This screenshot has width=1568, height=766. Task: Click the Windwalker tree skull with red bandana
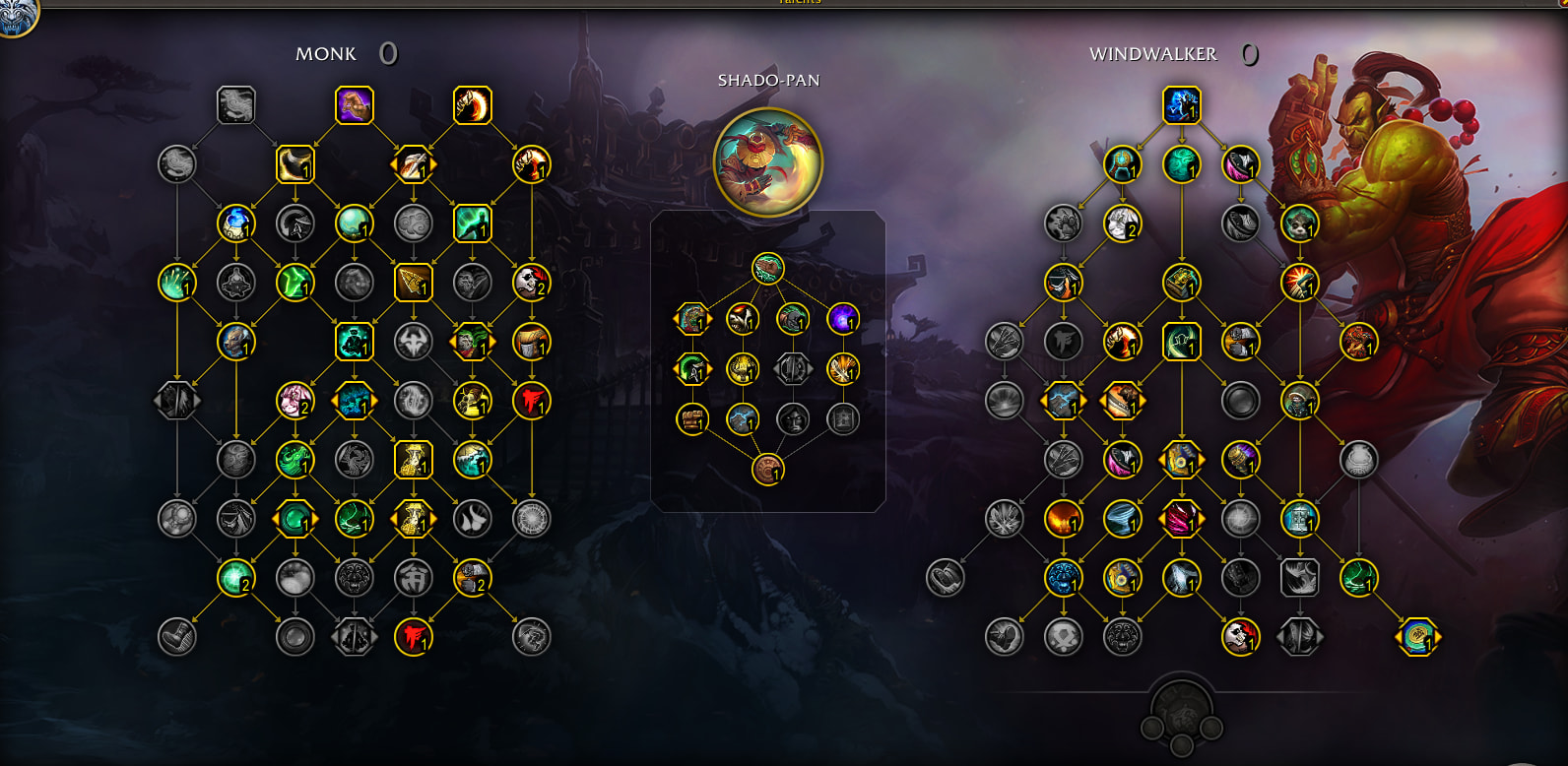[x=1240, y=637]
